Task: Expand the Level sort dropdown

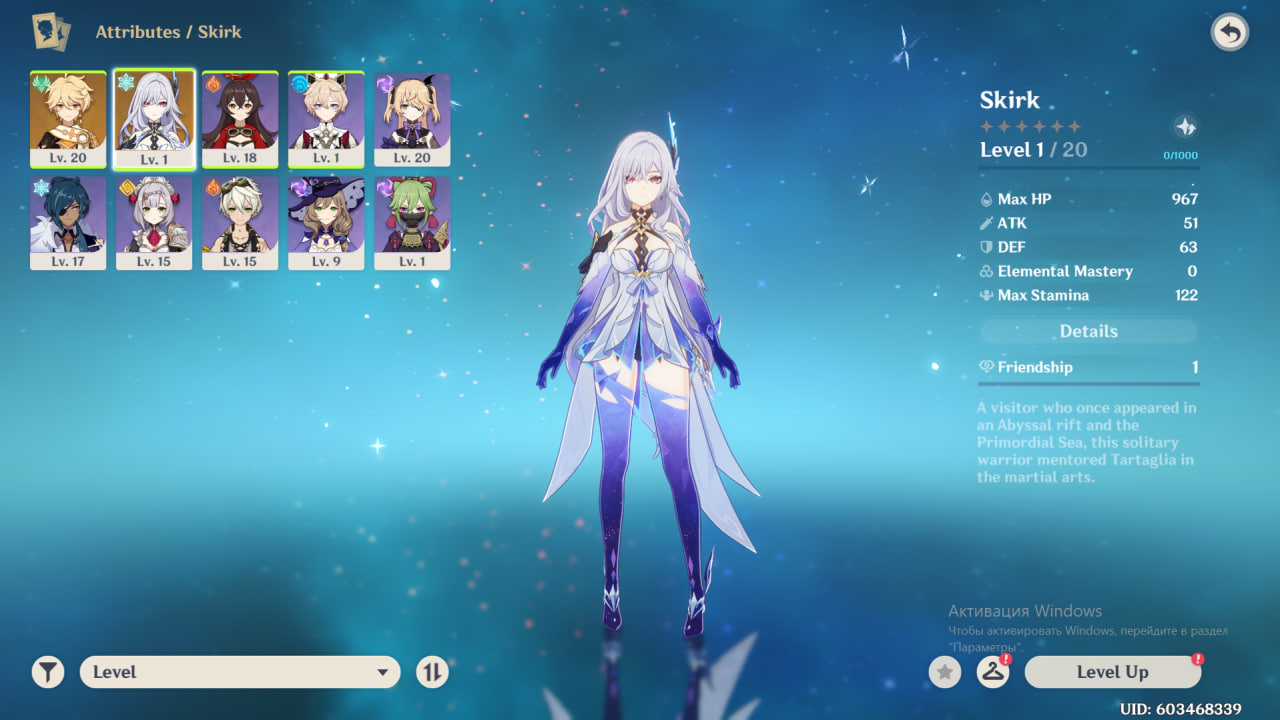Action: [x=240, y=672]
